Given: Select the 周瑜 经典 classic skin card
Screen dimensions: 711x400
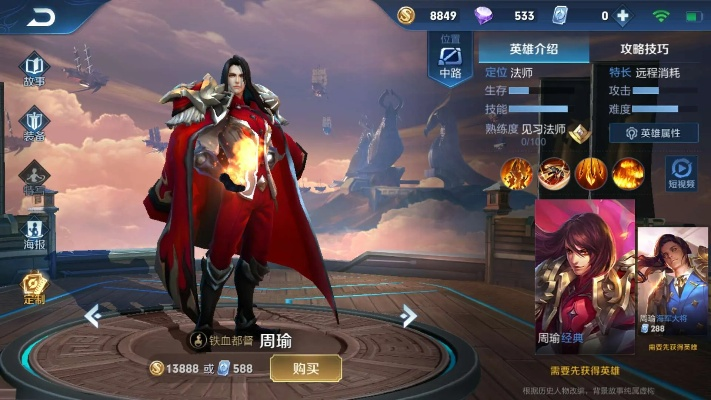Looking at the screenshot, I should (585, 275).
